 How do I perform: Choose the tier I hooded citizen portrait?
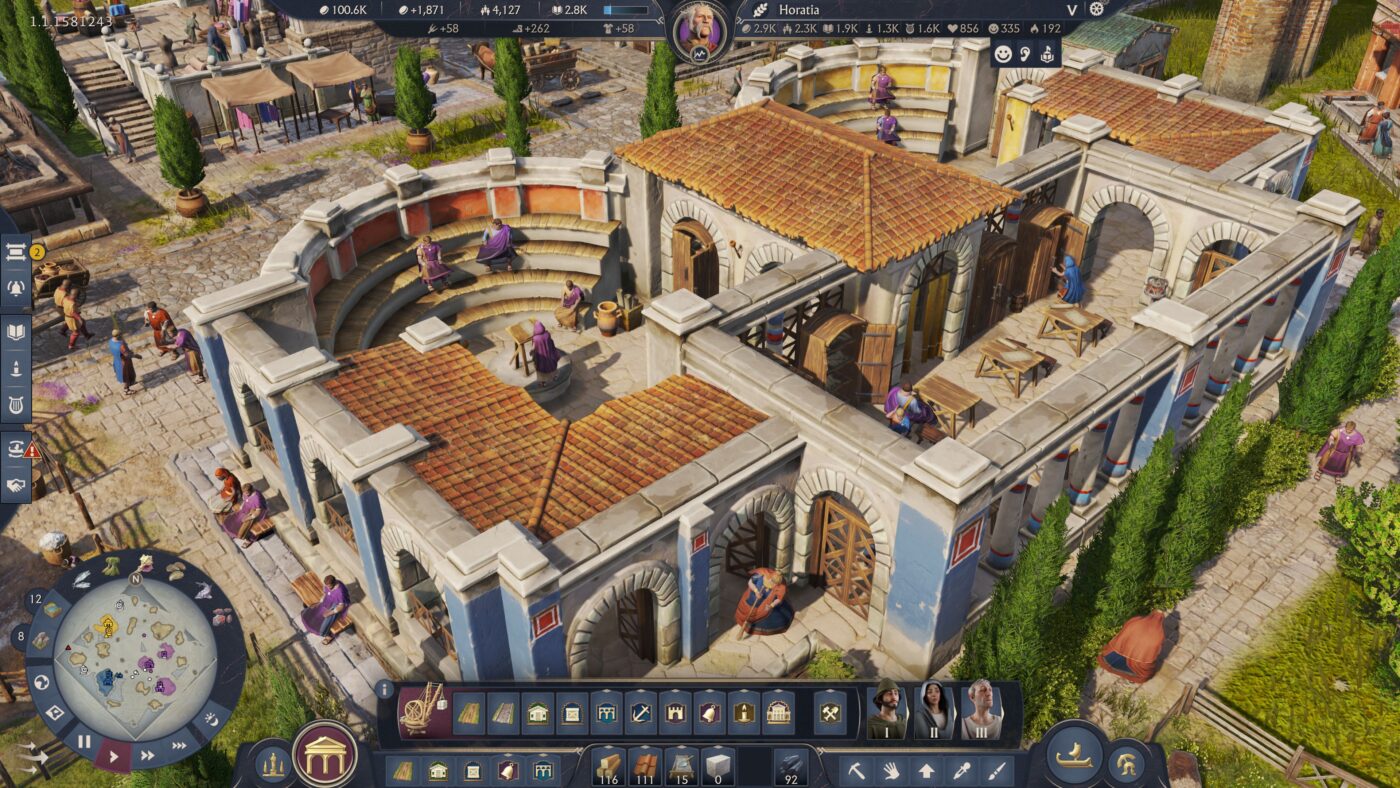tap(886, 709)
